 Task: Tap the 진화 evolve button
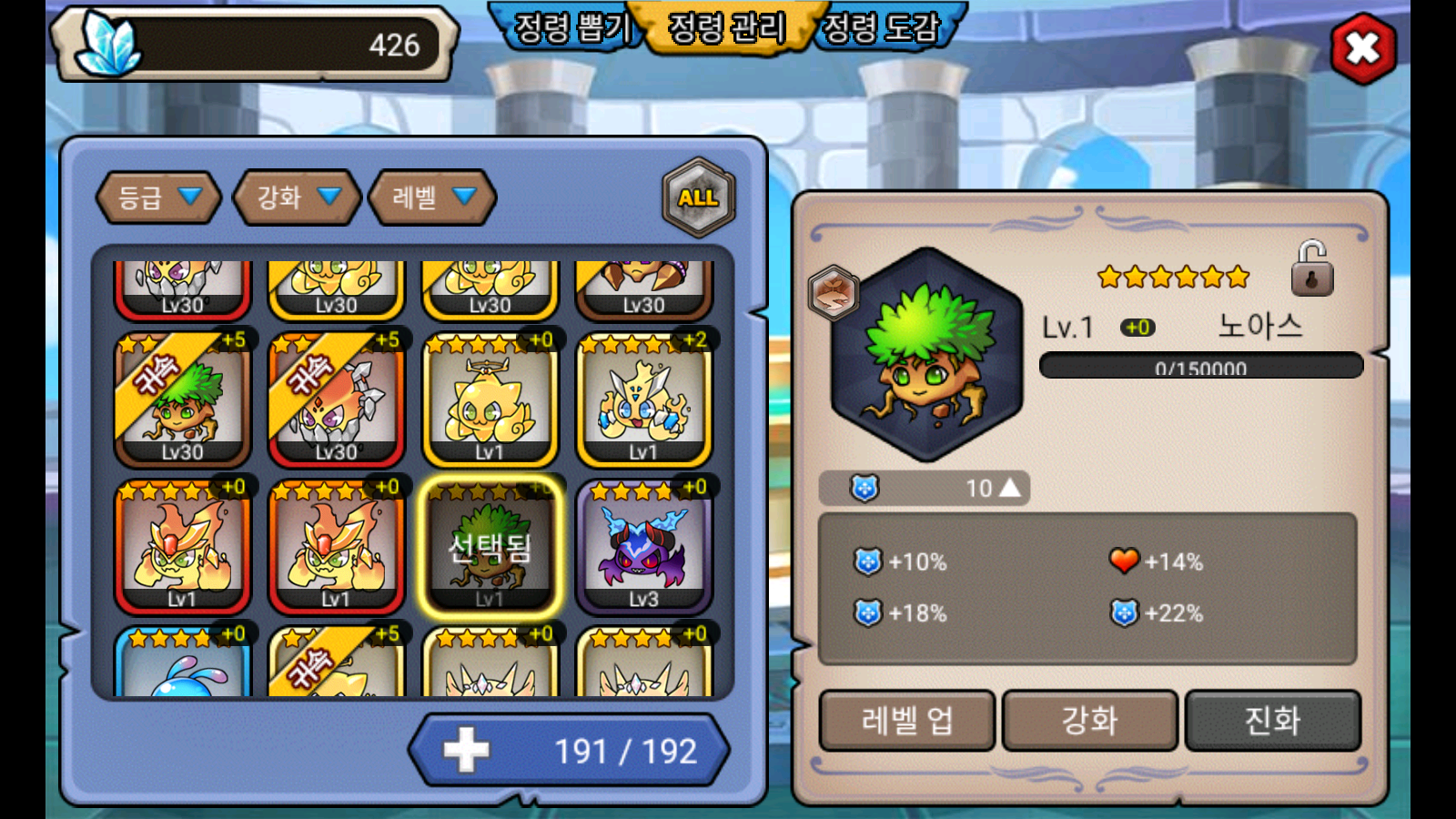tap(1272, 721)
